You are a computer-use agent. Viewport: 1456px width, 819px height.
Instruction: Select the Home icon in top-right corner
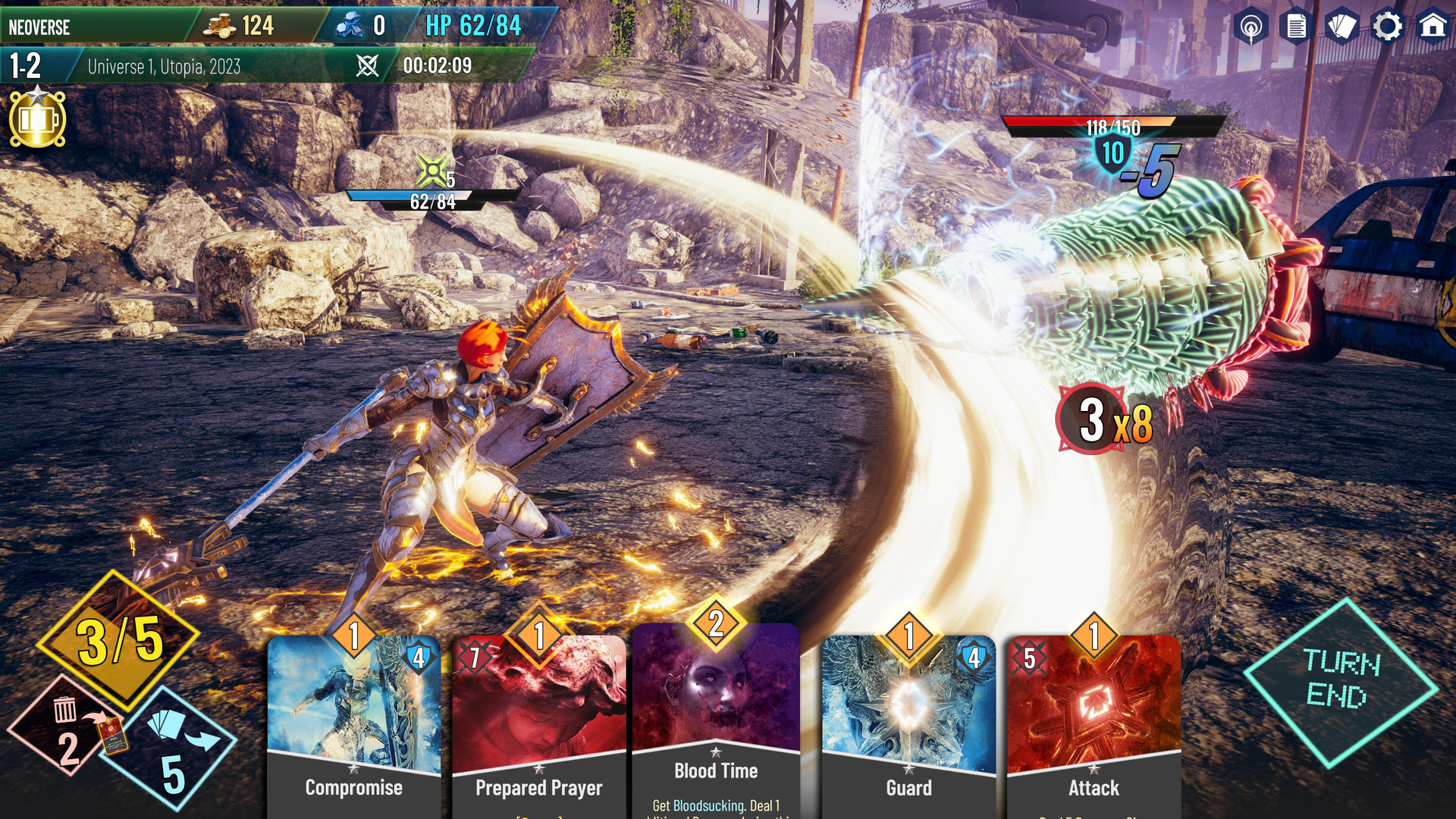(x=1432, y=27)
